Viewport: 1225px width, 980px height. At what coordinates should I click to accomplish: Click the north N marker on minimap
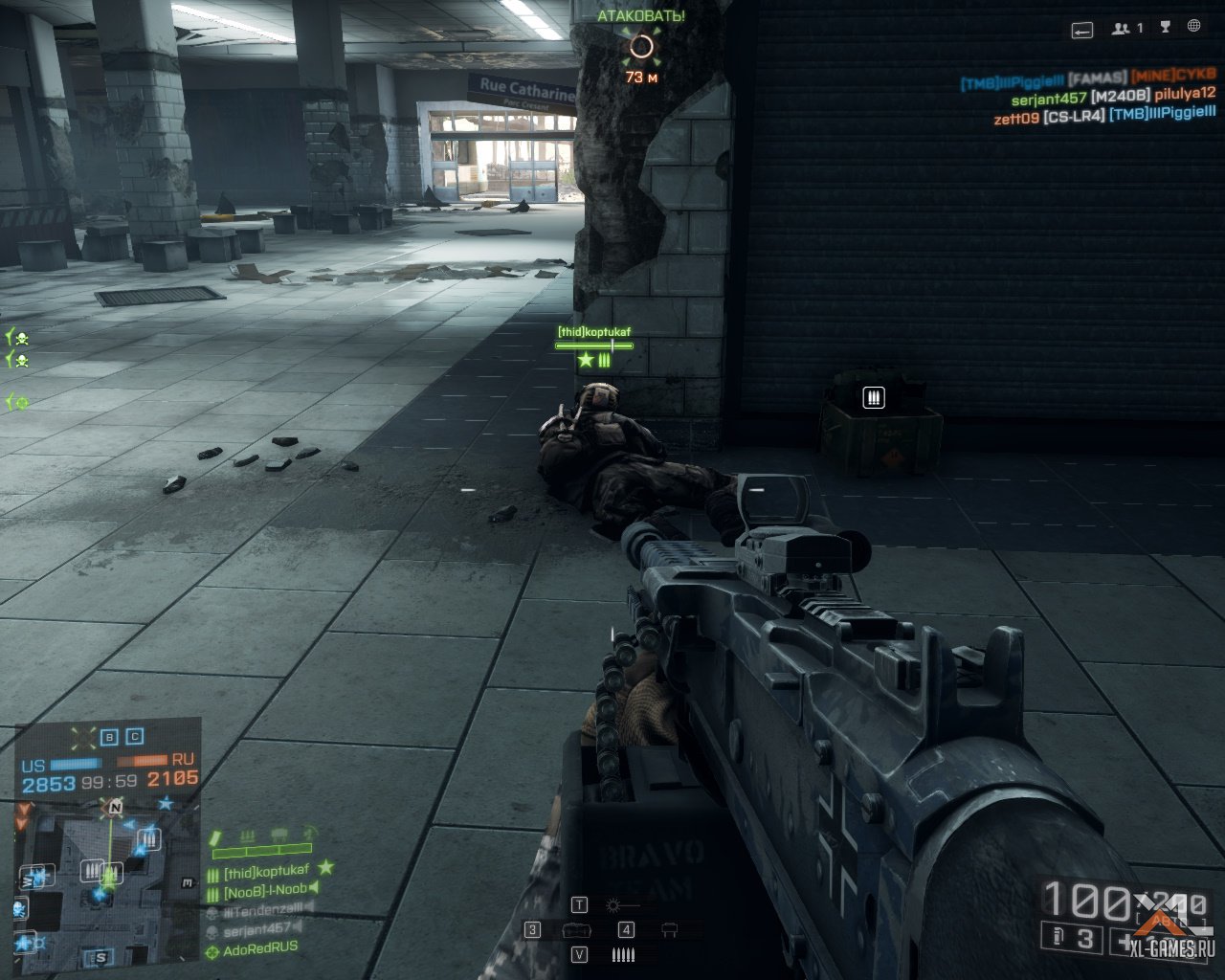pos(116,808)
